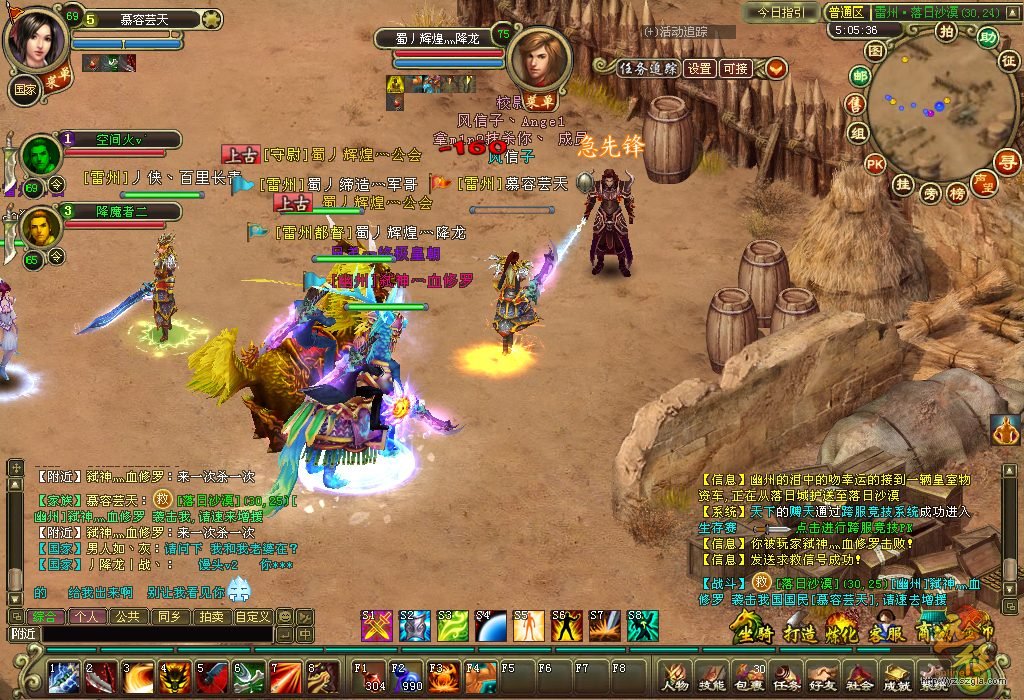Open the 邮 mail button
Screen dimensions: 1024x700
[x=859, y=76]
